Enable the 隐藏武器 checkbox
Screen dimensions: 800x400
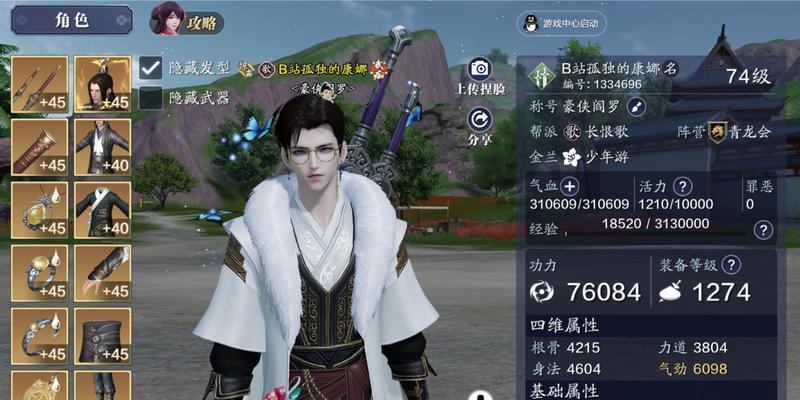click(x=151, y=97)
